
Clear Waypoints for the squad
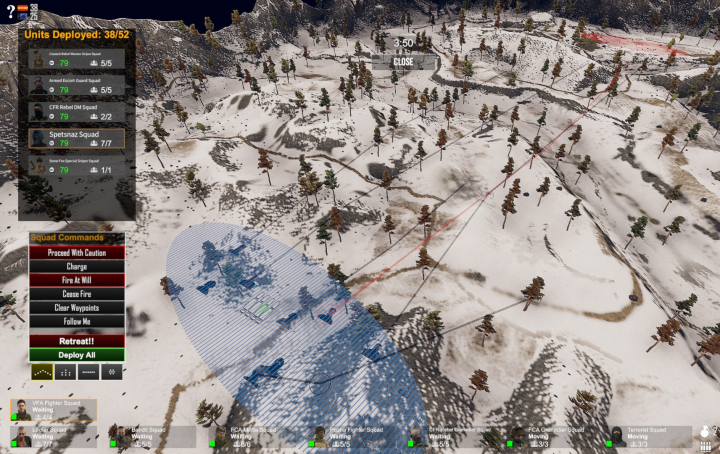click(76, 309)
